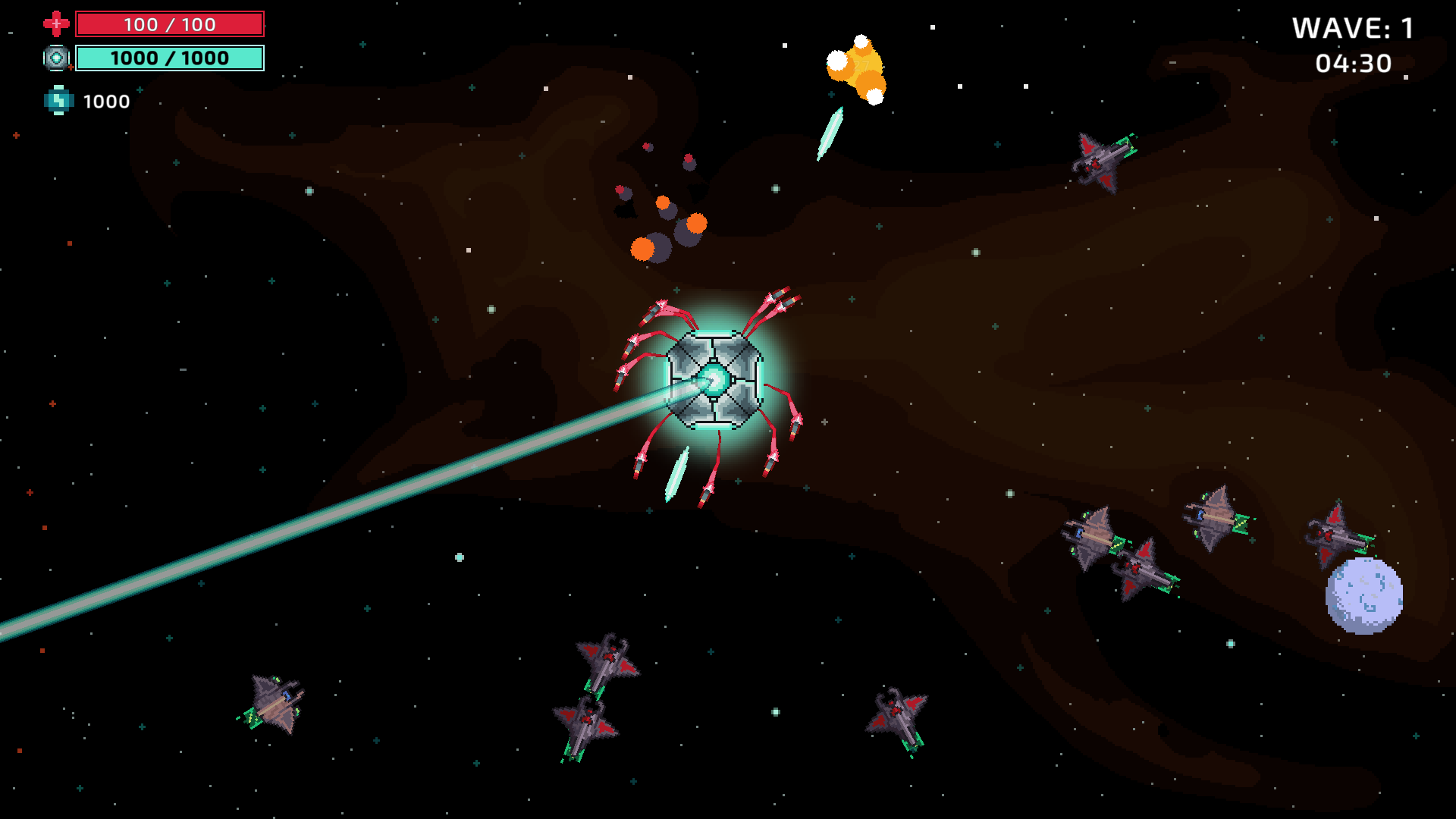Screen dimensions: 1456x819
Task: Switch to the wave information display
Action: click(x=1354, y=29)
